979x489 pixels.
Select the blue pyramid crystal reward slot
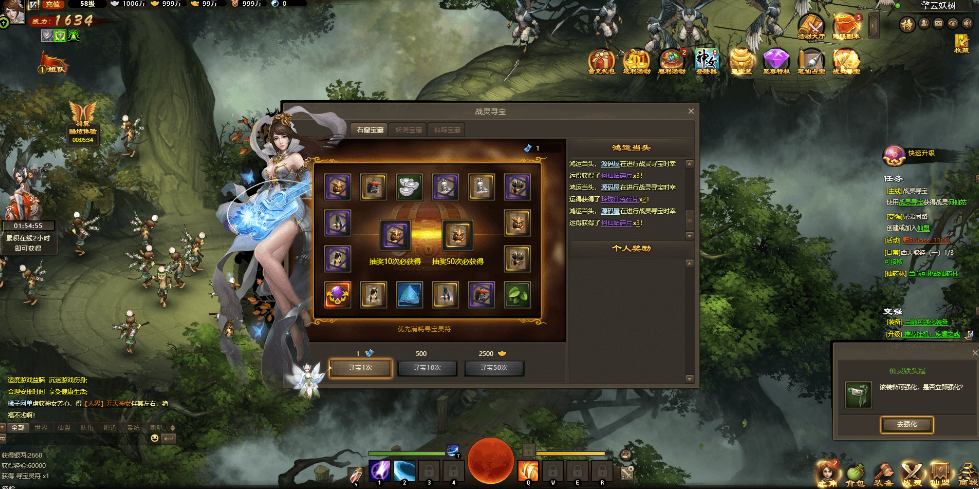click(408, 294)
